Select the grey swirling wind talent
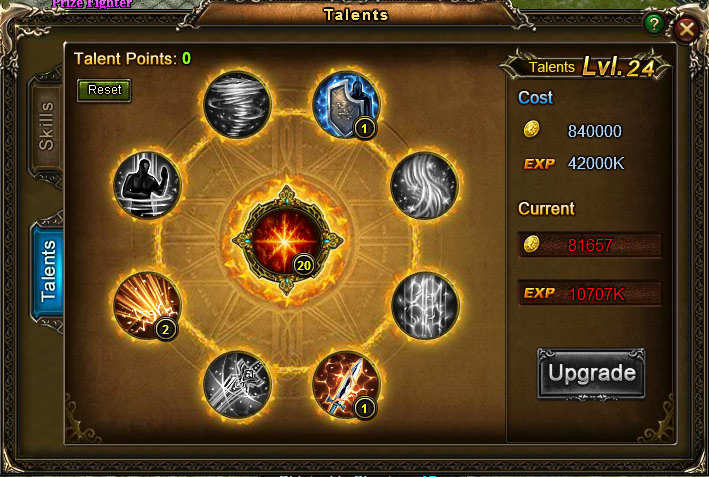The image size is (709, 477). click(424, 185)
